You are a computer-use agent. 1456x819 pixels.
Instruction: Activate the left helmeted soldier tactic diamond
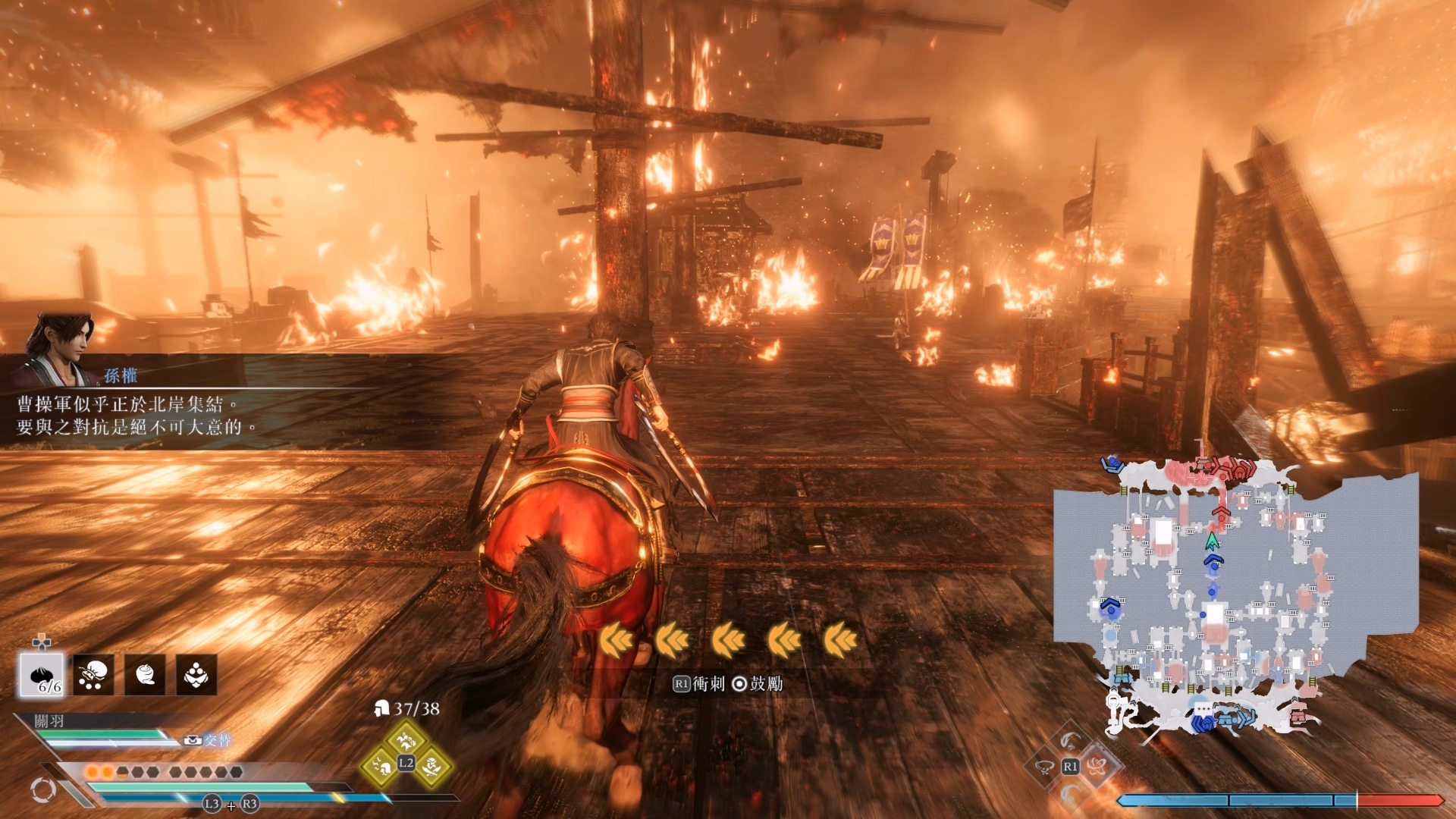pos(381,767)
